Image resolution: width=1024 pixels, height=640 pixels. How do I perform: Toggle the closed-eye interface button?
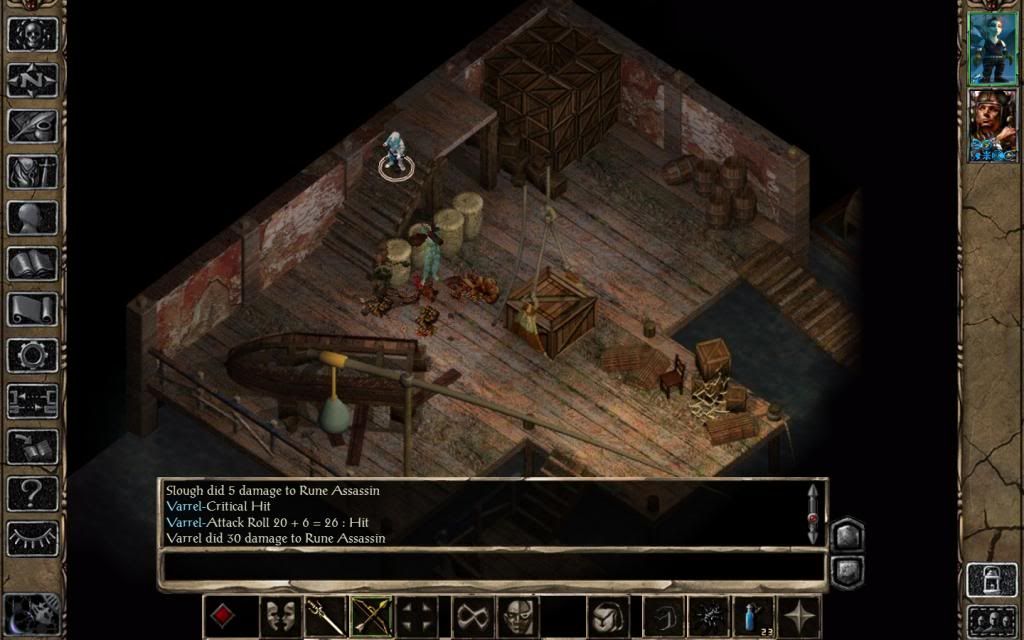point(33,538)
